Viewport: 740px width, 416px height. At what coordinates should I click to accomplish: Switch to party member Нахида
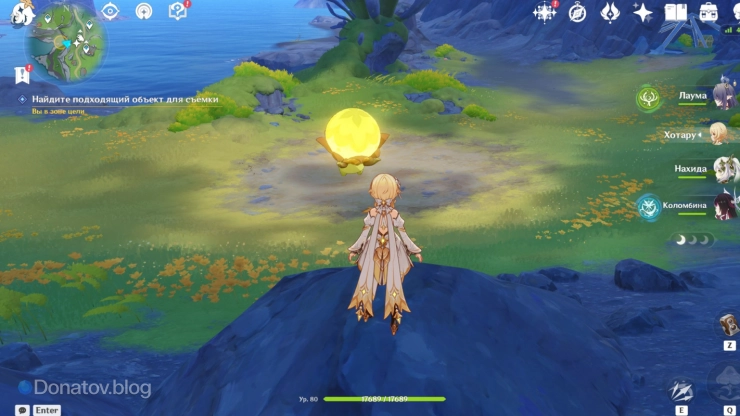722,168
